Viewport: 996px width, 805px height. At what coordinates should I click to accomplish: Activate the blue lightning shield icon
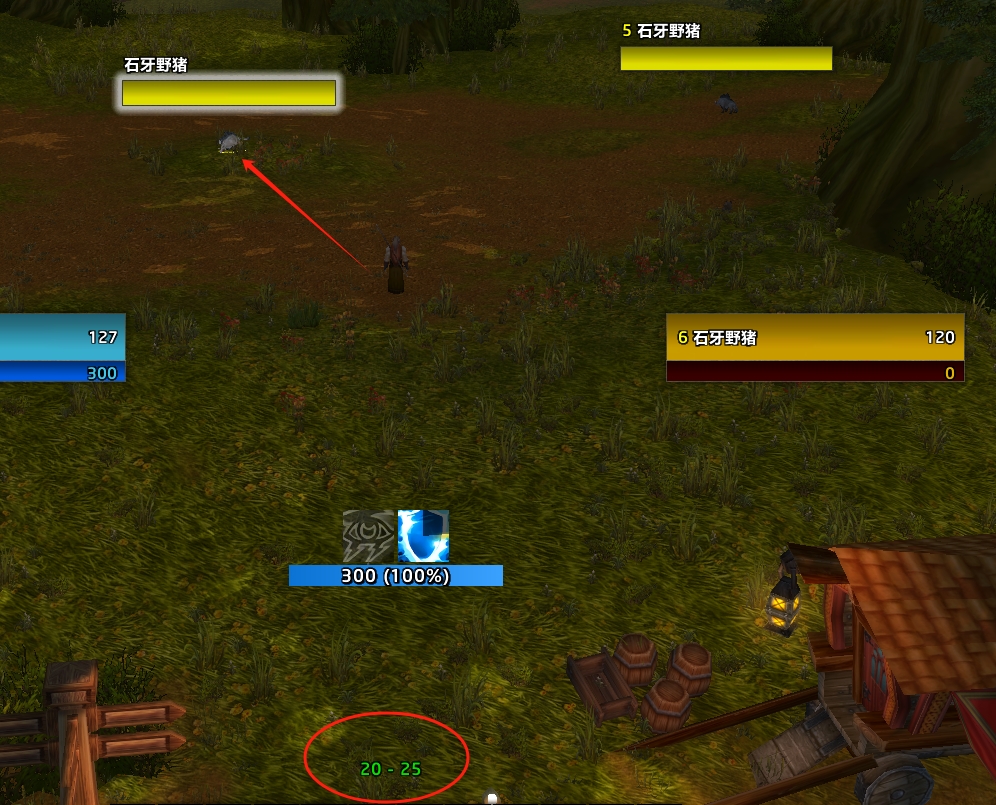coord(423,536)
